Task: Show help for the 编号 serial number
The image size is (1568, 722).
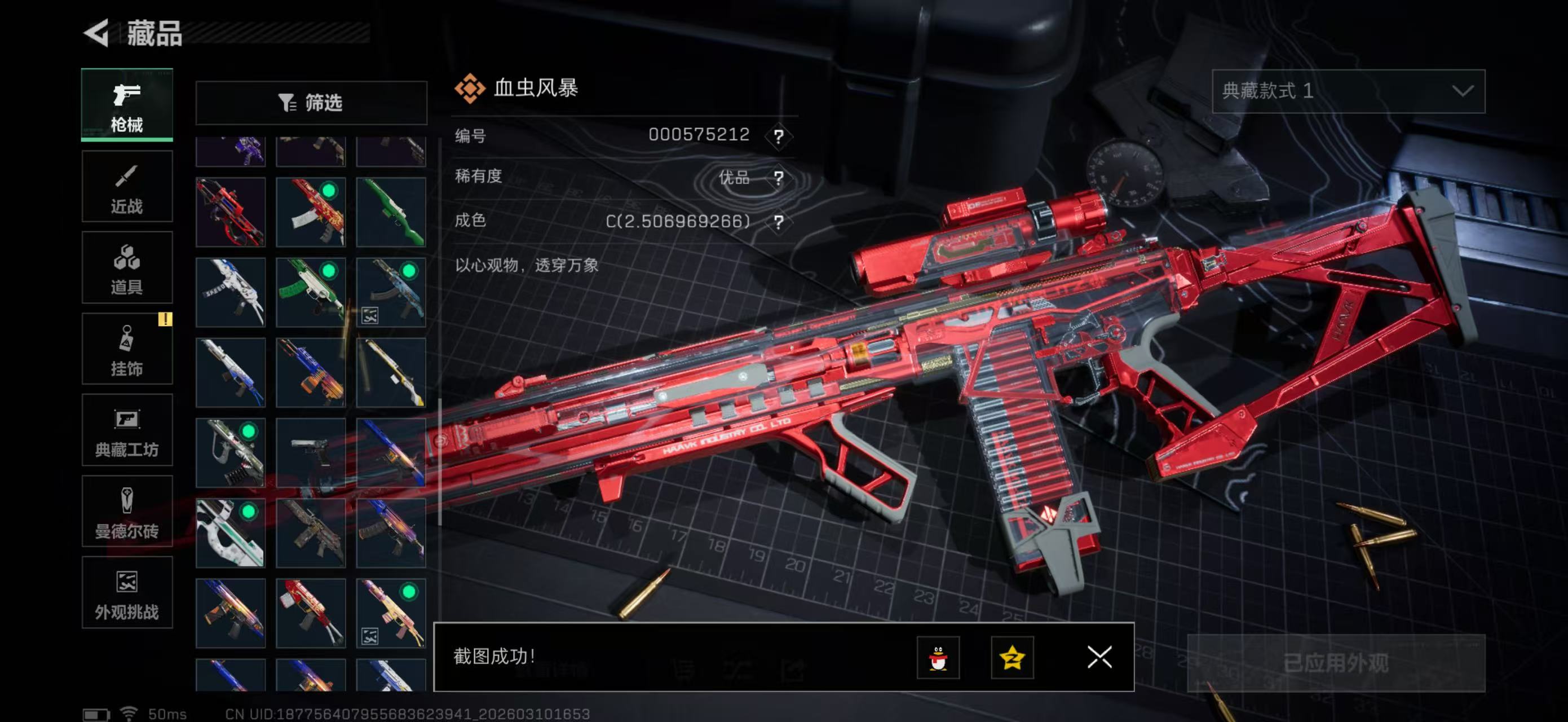Action: [778, 136]
